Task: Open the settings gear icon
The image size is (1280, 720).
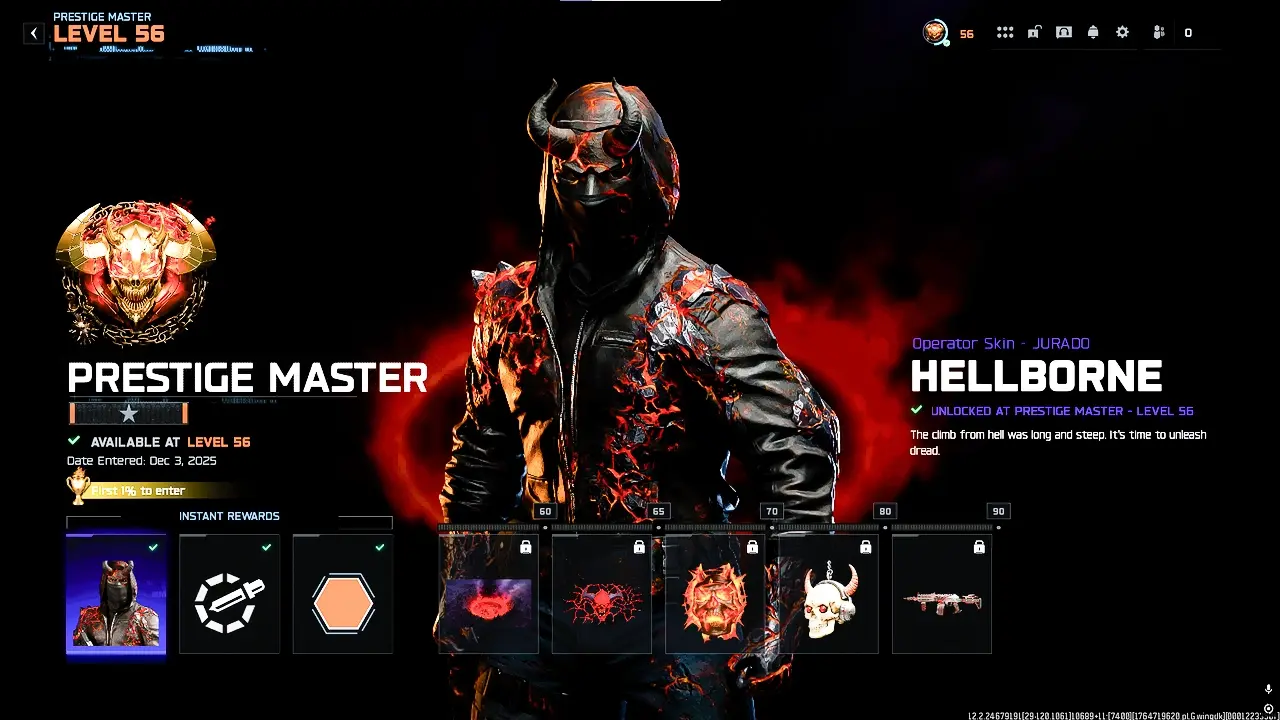Action: pyautogui.click(x=1121, y=32)
